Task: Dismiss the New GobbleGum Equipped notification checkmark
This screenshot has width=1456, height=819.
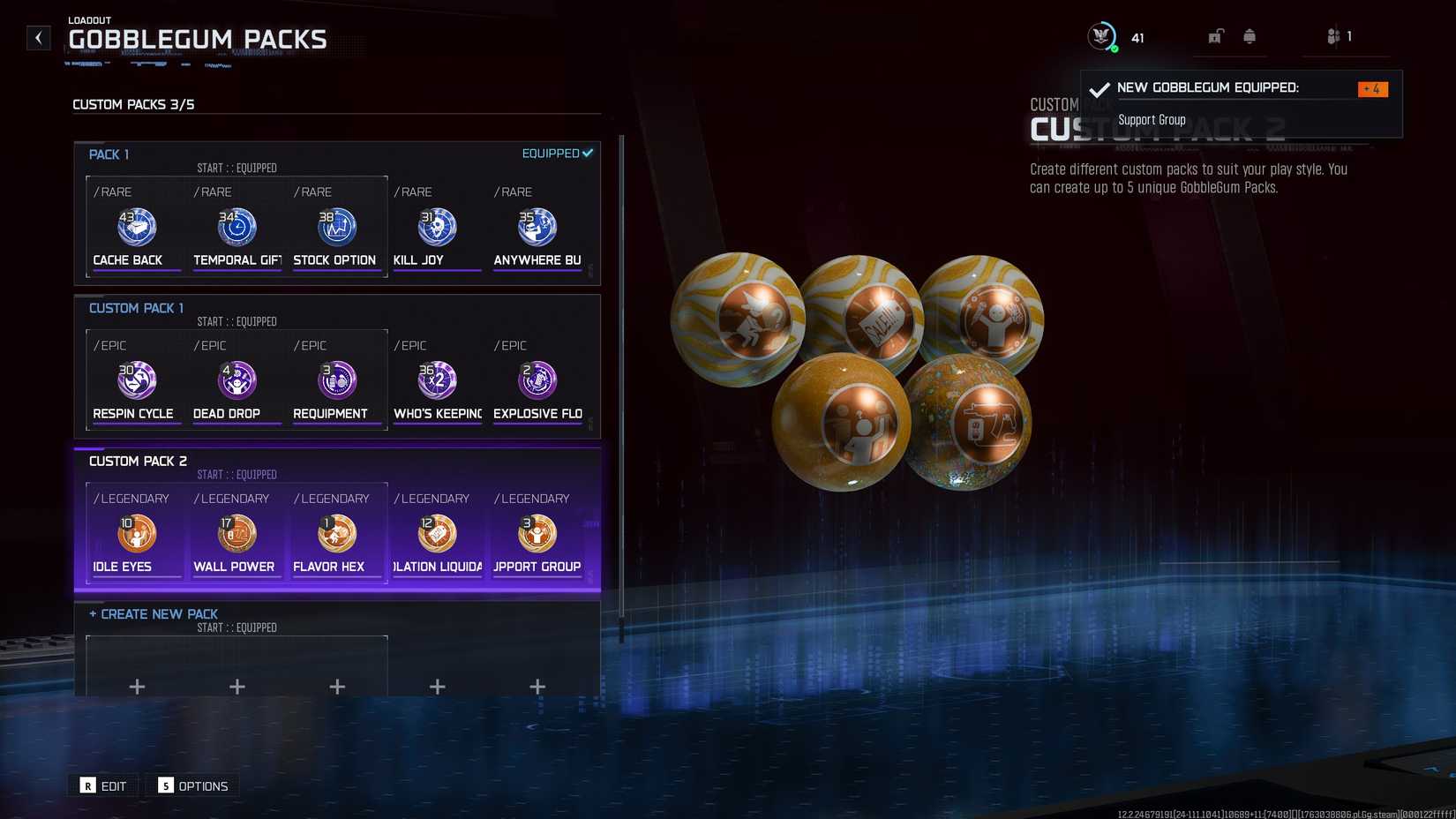Action: tap(1099, 88)
